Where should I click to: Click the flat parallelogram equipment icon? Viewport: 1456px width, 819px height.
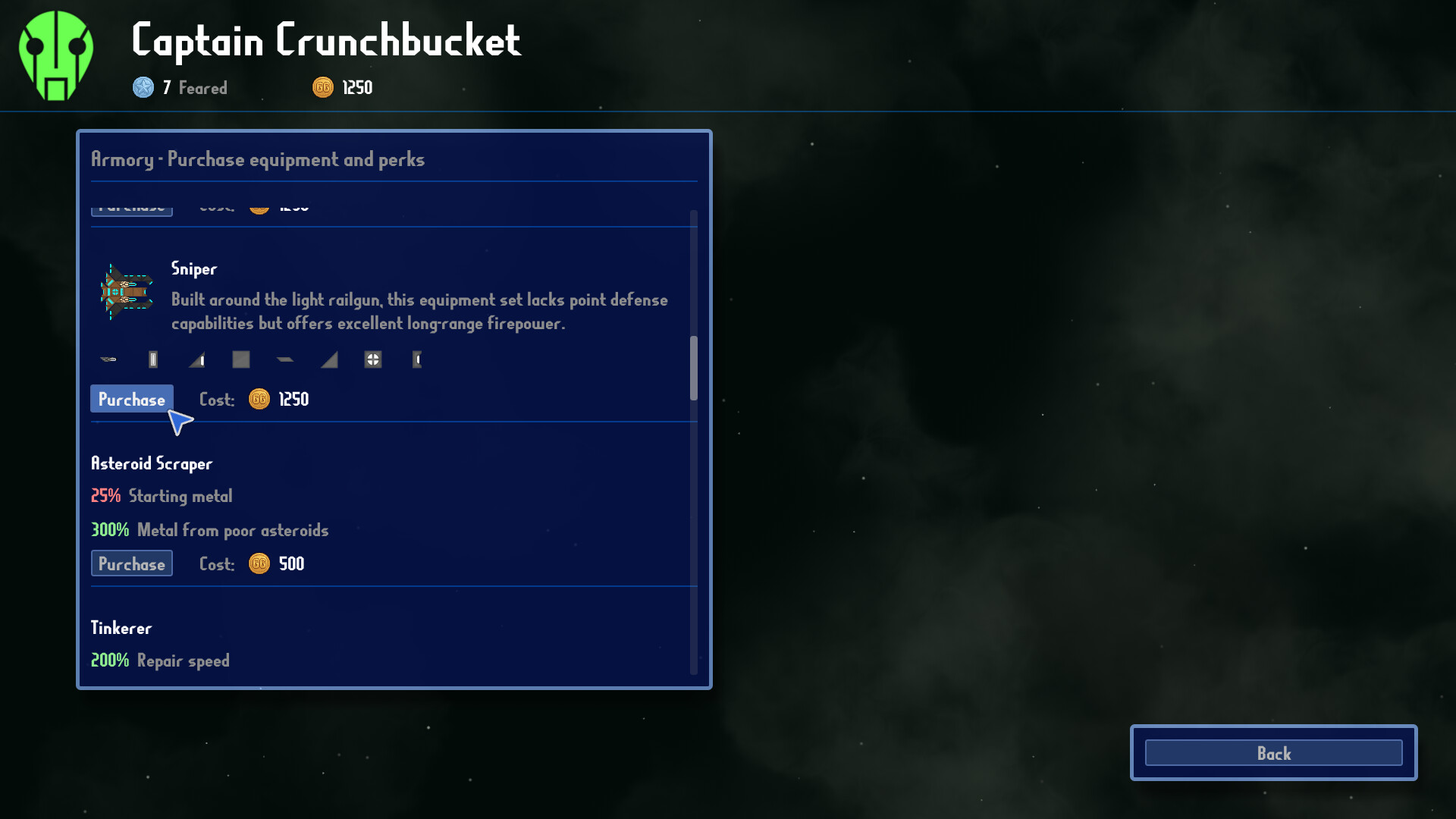285,359
